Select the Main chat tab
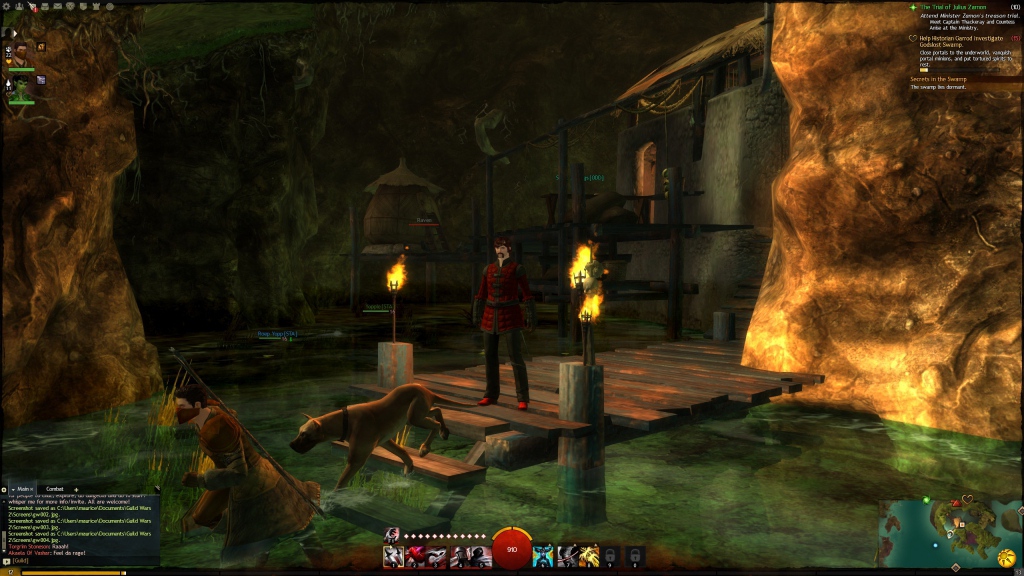This screenshot has width=1024, height=576. [23, 489]
